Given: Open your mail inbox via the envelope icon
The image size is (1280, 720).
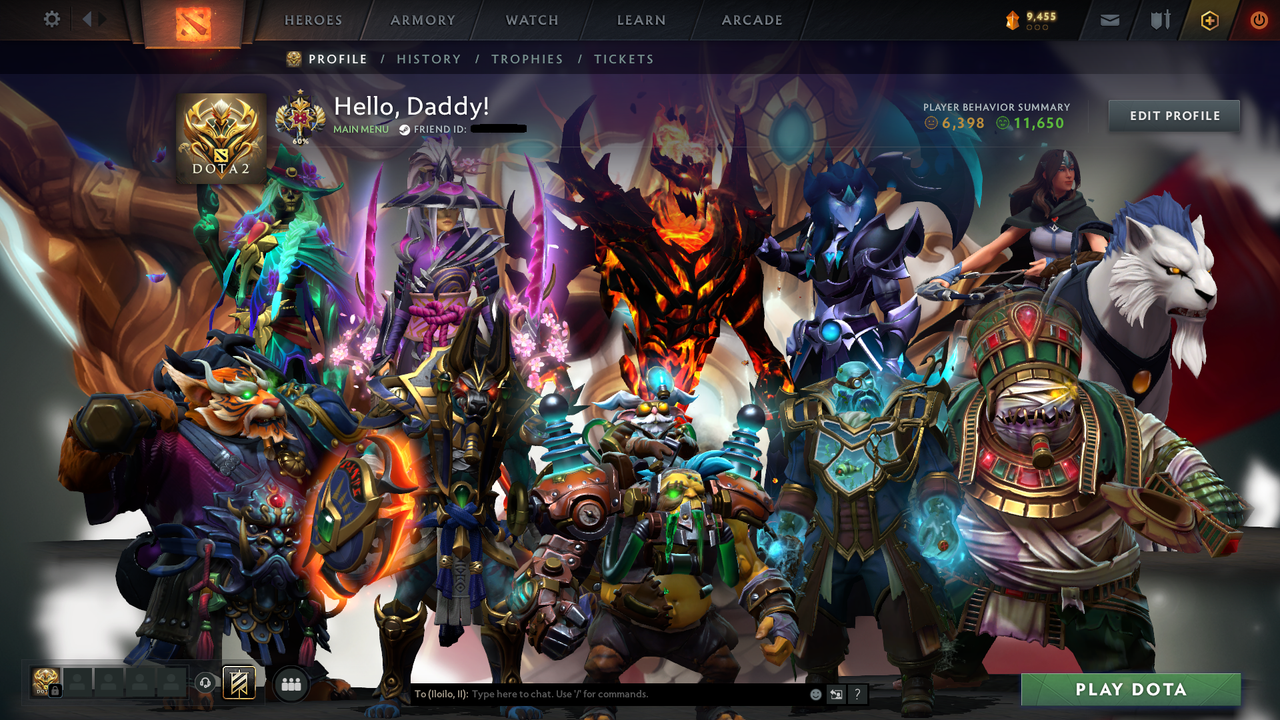Looking at the screenshot, I should [1110, 19].
